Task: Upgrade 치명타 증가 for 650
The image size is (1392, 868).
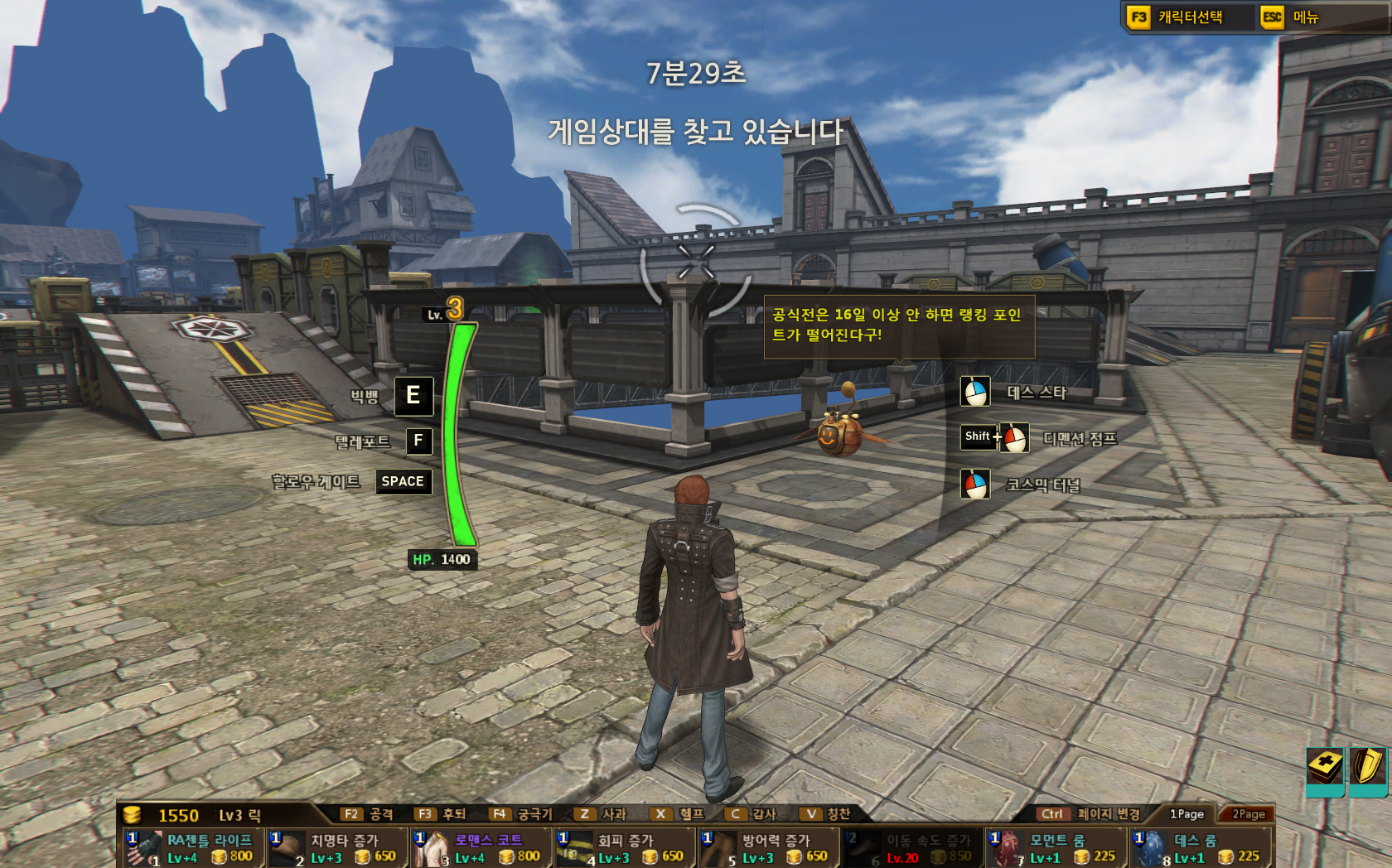Action: (x=338, y=848)
